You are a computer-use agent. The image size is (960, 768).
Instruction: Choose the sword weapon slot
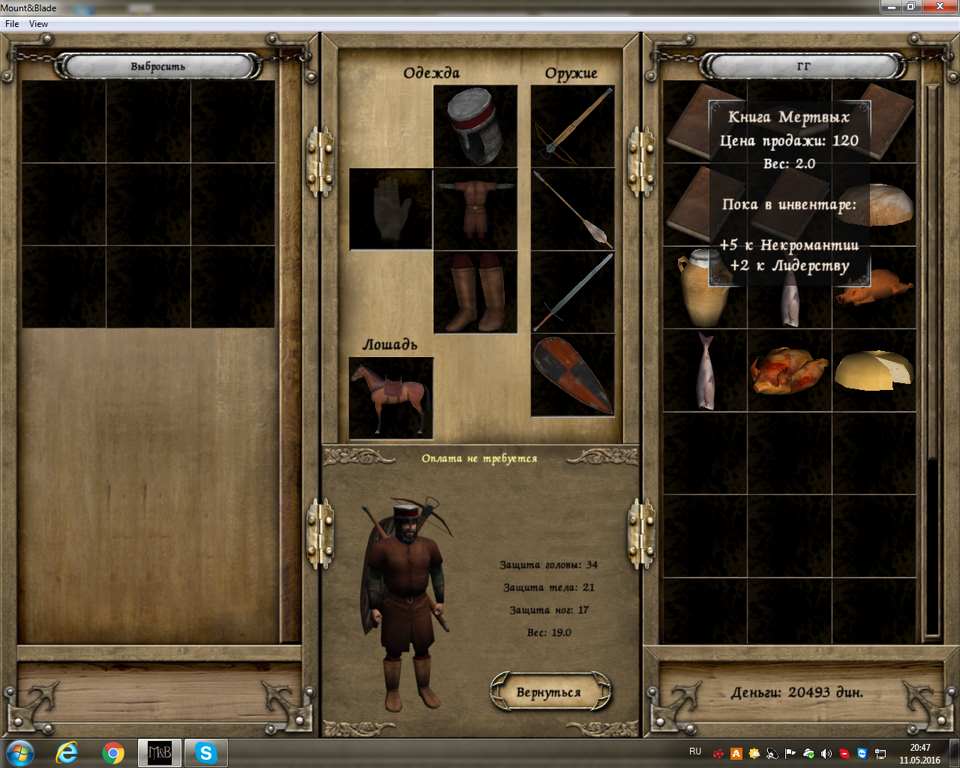(x=572, y=291)
